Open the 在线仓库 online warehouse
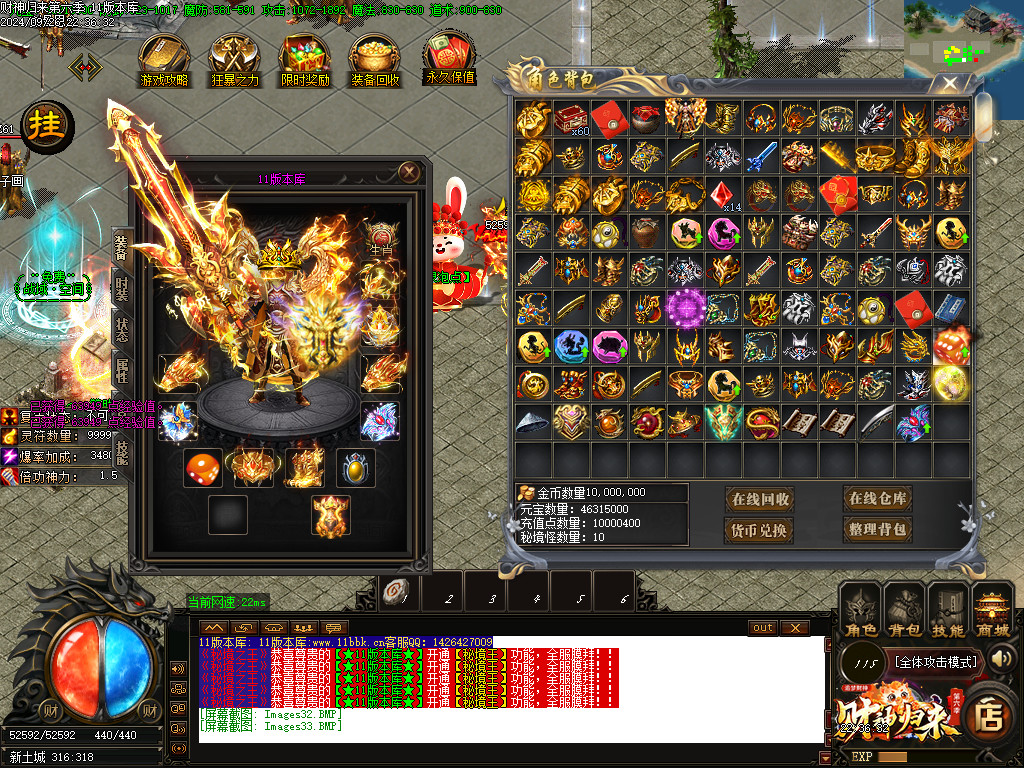1024x768 pixels. click(877, 499)
